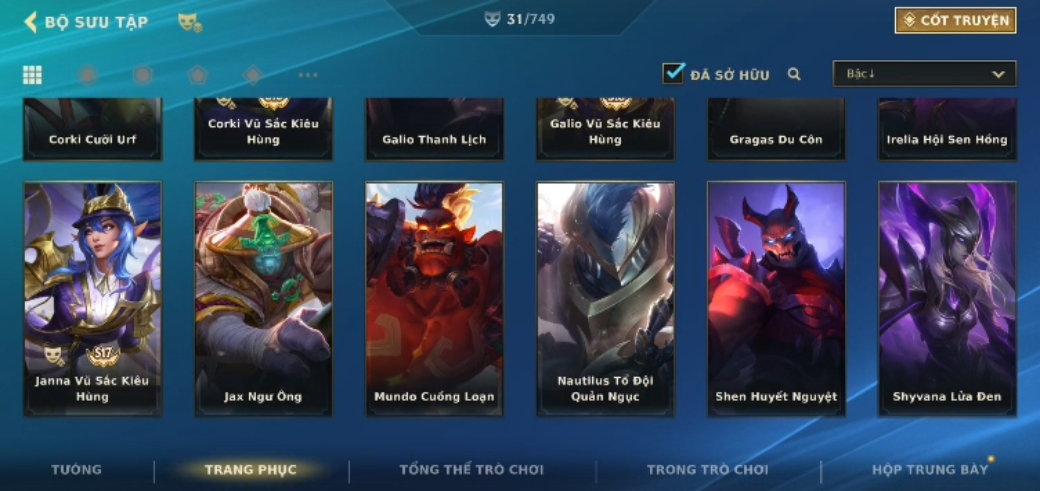This screenshot has height=491, width=1040.
Task: Open the search magnifier icon
Action: click(x=794, y=74)
